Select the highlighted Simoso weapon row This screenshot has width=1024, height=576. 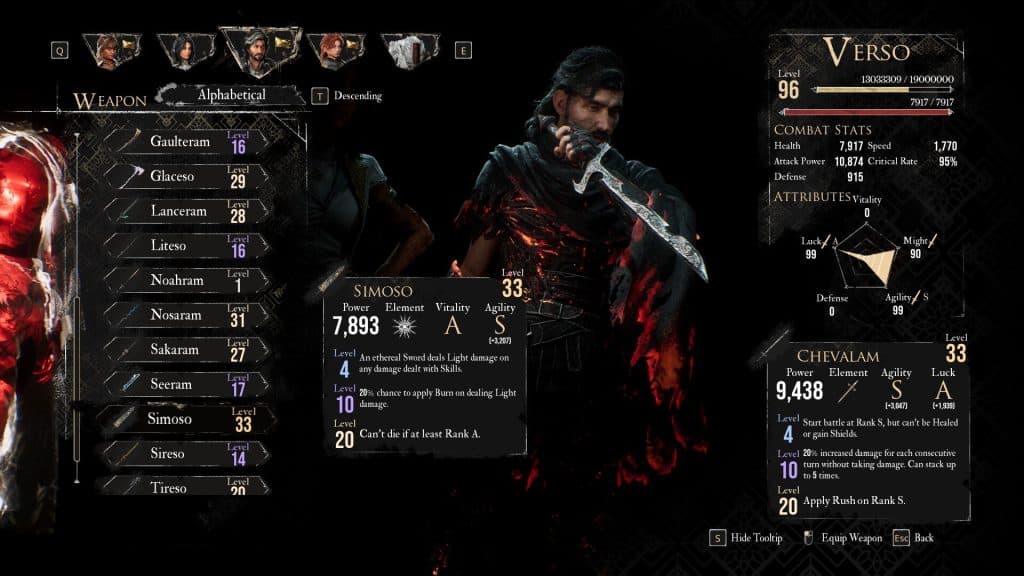coord(185,419)
